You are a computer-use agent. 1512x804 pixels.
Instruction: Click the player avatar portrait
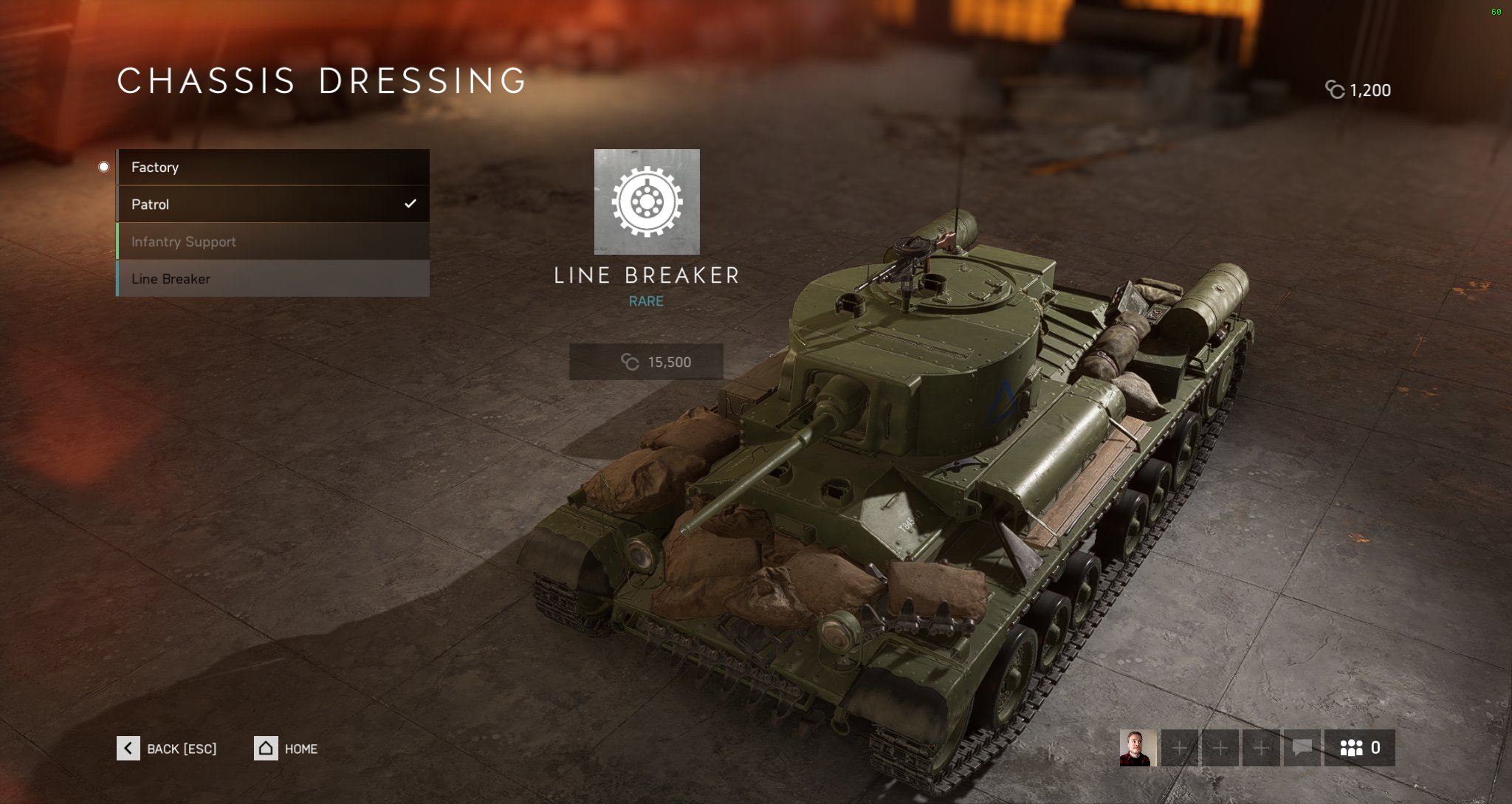[x=1138, y=748]
